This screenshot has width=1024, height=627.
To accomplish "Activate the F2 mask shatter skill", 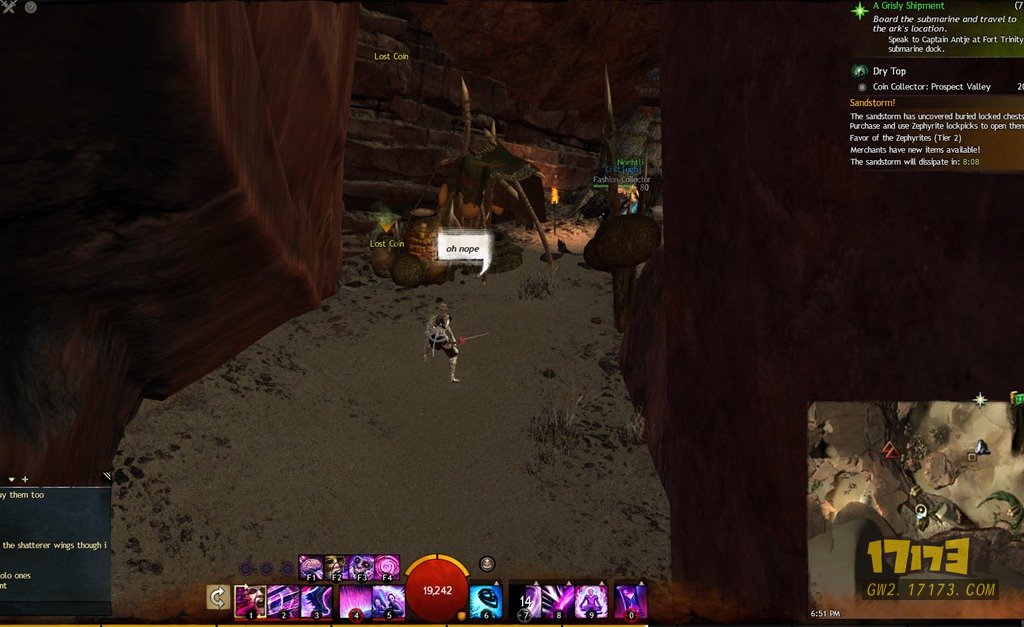I will click(336, 567).
